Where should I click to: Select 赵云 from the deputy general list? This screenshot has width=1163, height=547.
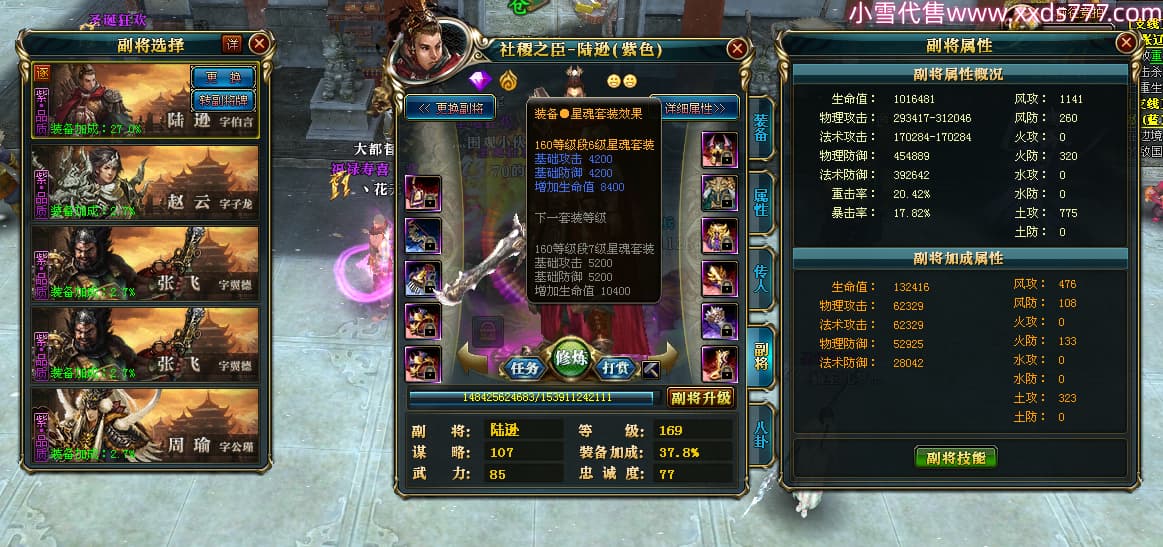pos(146,182)
